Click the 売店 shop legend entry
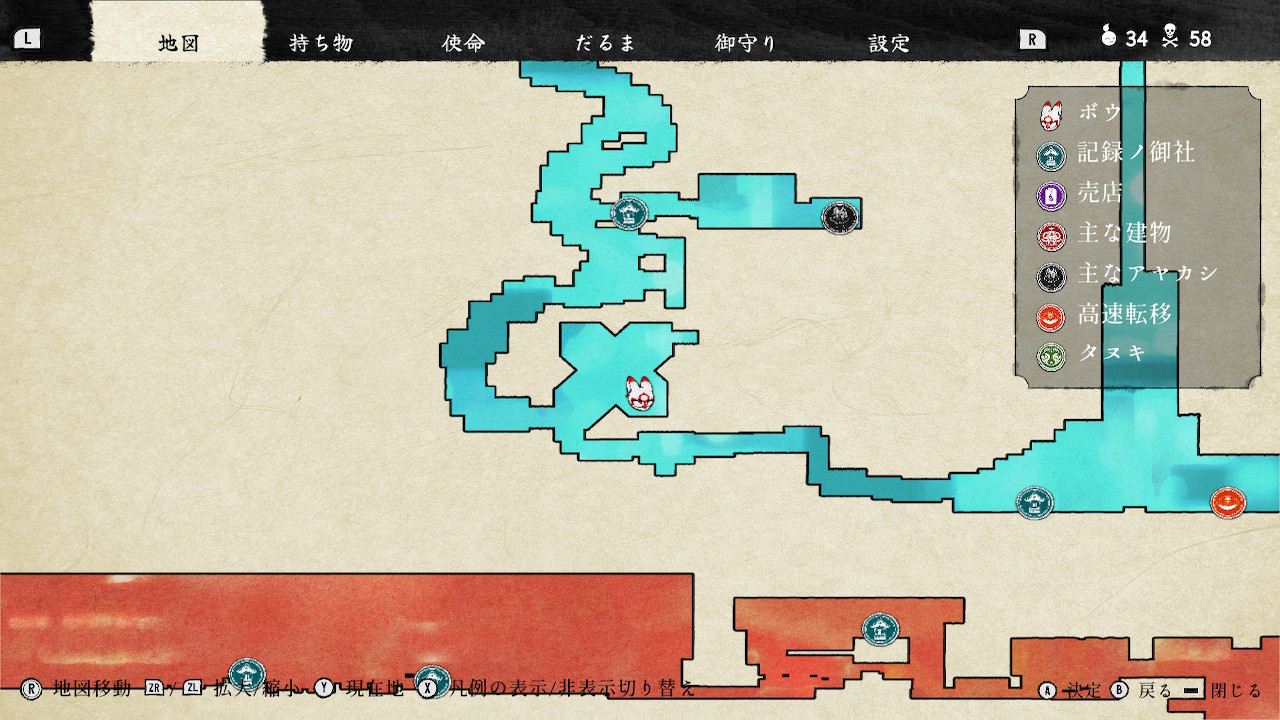1280x720 pixels. (x=1100, y=194)
